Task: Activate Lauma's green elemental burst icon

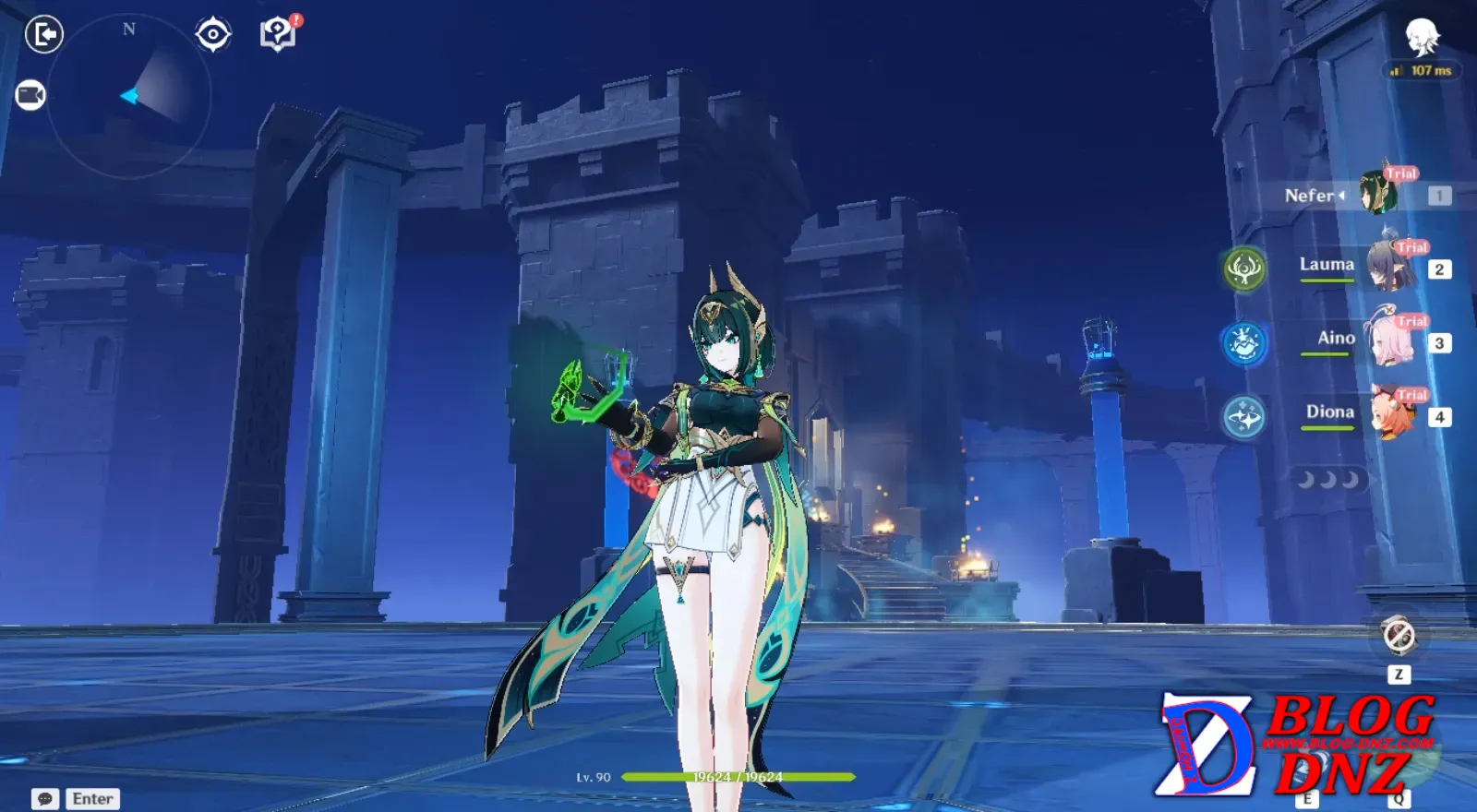Action: (x=1244, y=269)
